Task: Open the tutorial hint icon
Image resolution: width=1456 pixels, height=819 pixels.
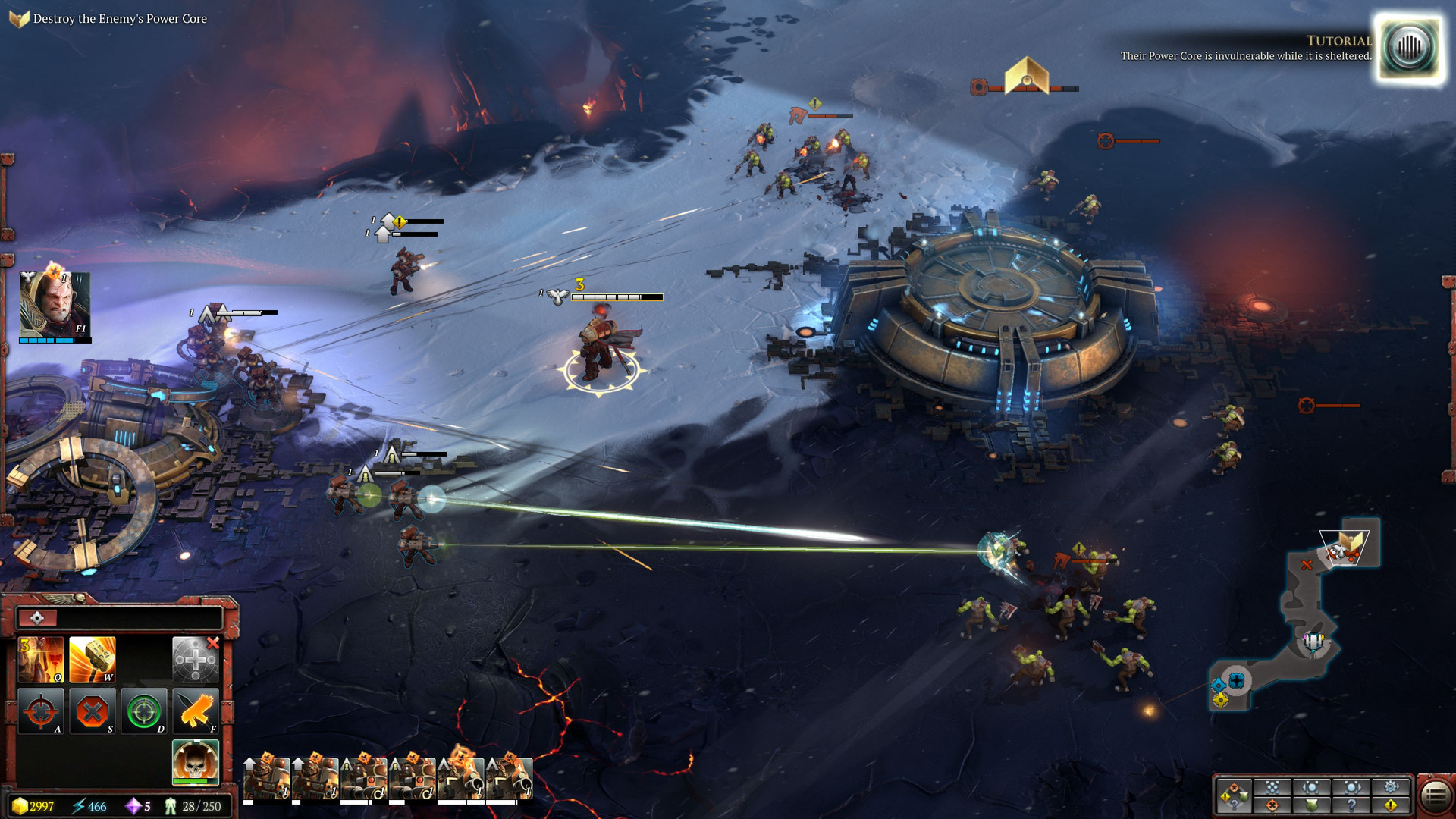Action: (x=1409, y=47)
